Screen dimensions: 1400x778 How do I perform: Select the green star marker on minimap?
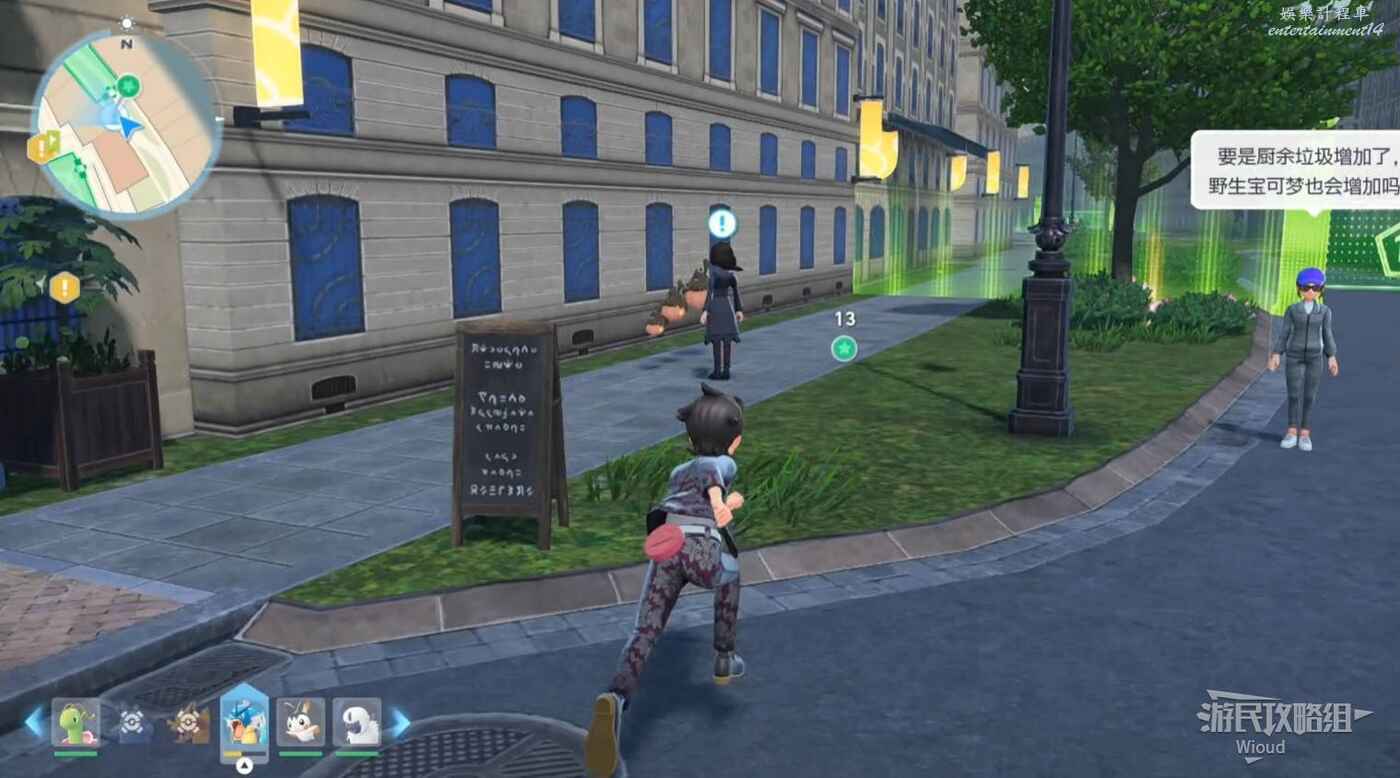128,85
